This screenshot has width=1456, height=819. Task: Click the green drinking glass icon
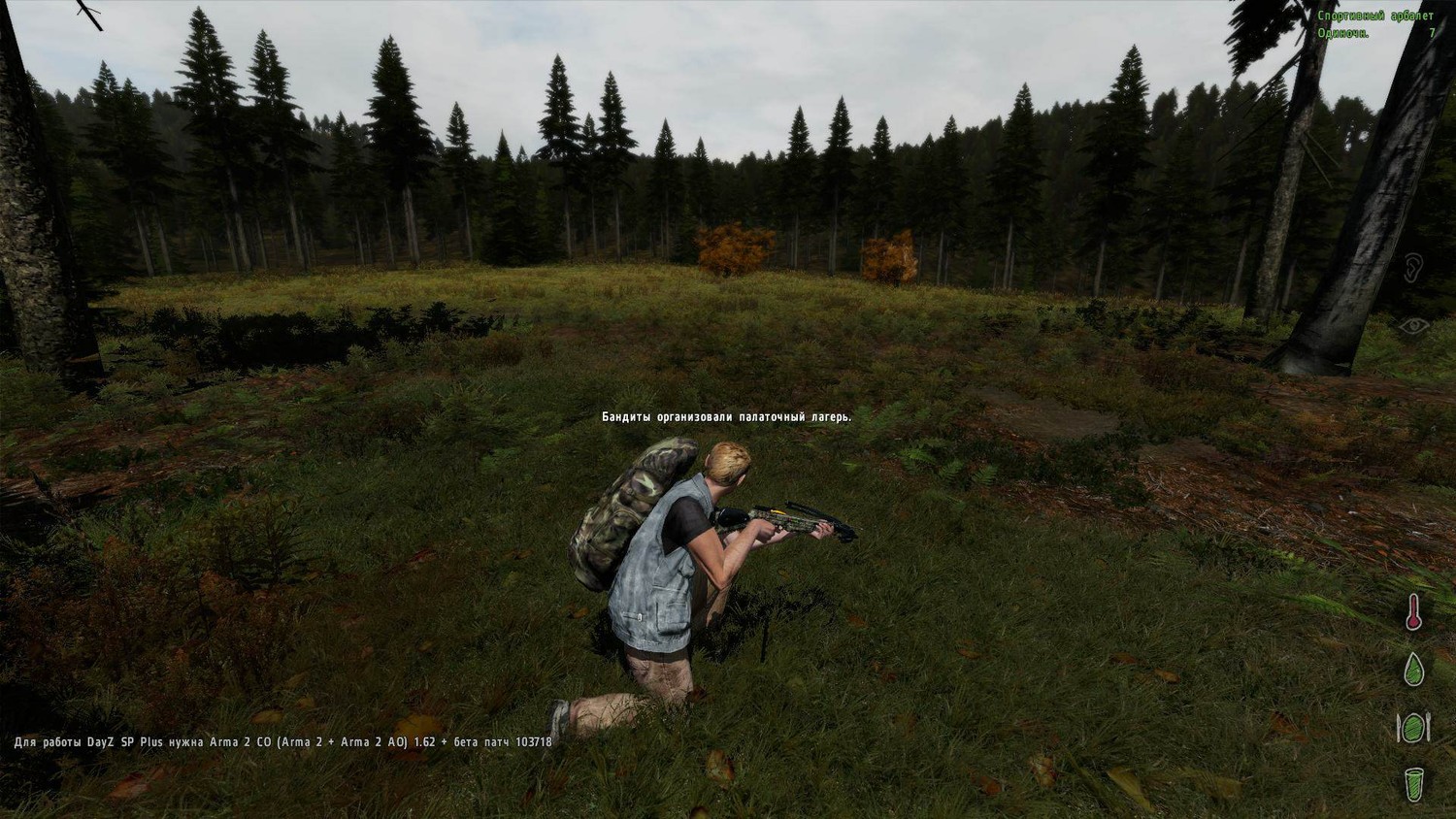[x=1414, y=784]
